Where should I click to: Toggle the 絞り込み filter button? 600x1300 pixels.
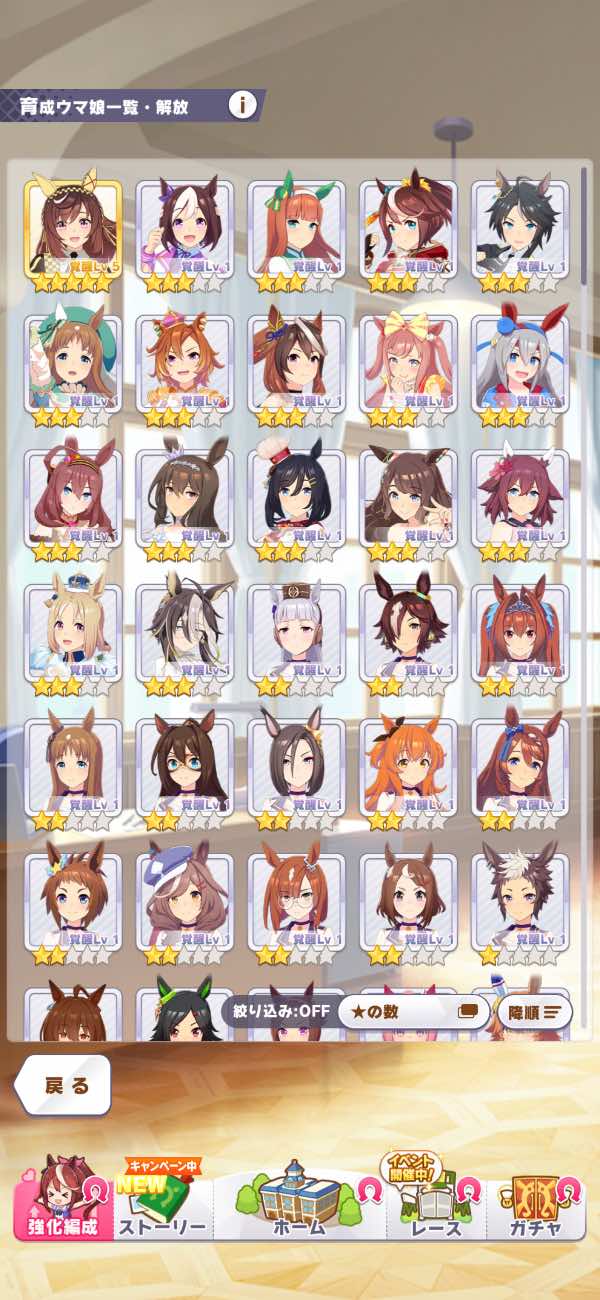(276, 1011)
